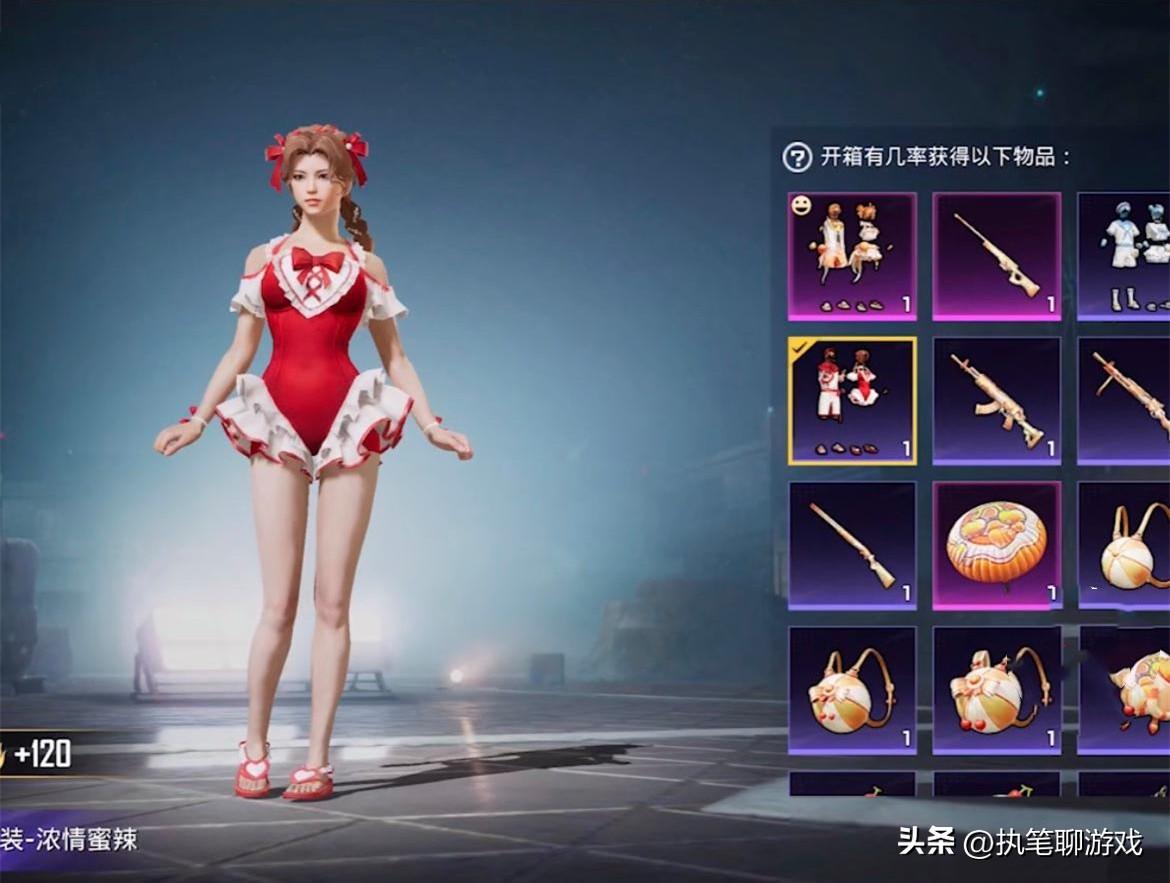Screen dimensions: 1170x883
Task: Pick the gold AKM assault rifle skin
Action: click(x=996, y=400)
